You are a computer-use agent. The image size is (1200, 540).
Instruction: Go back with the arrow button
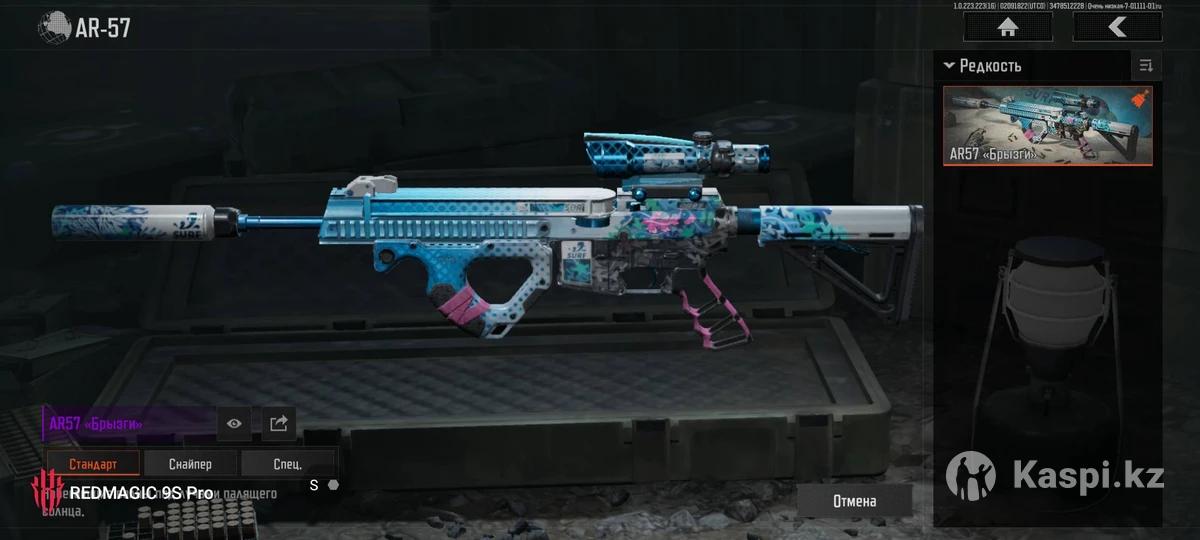pos(1117,27)
